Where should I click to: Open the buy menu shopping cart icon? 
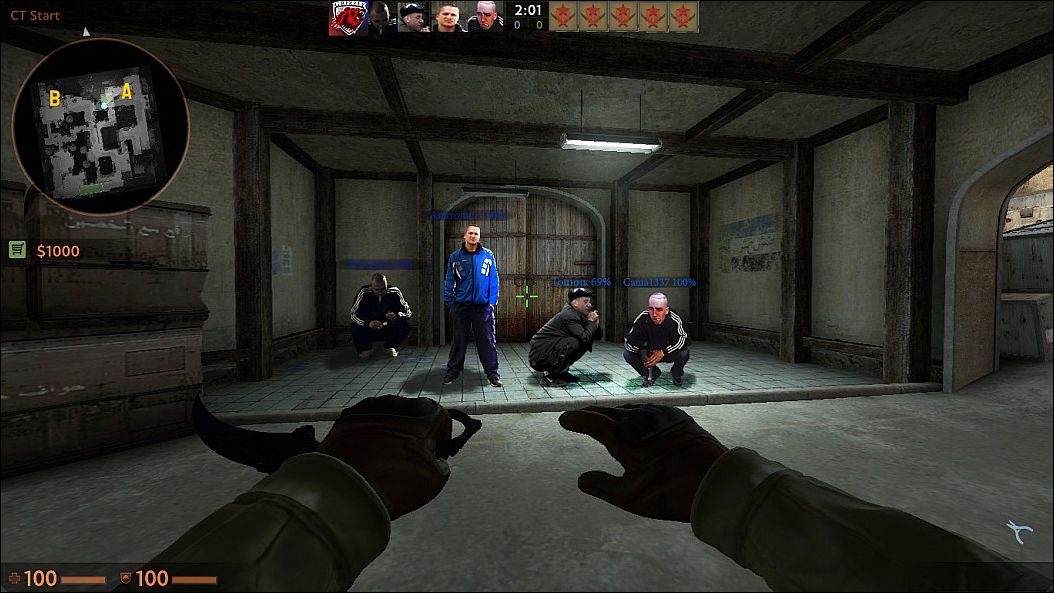point(17,250)
